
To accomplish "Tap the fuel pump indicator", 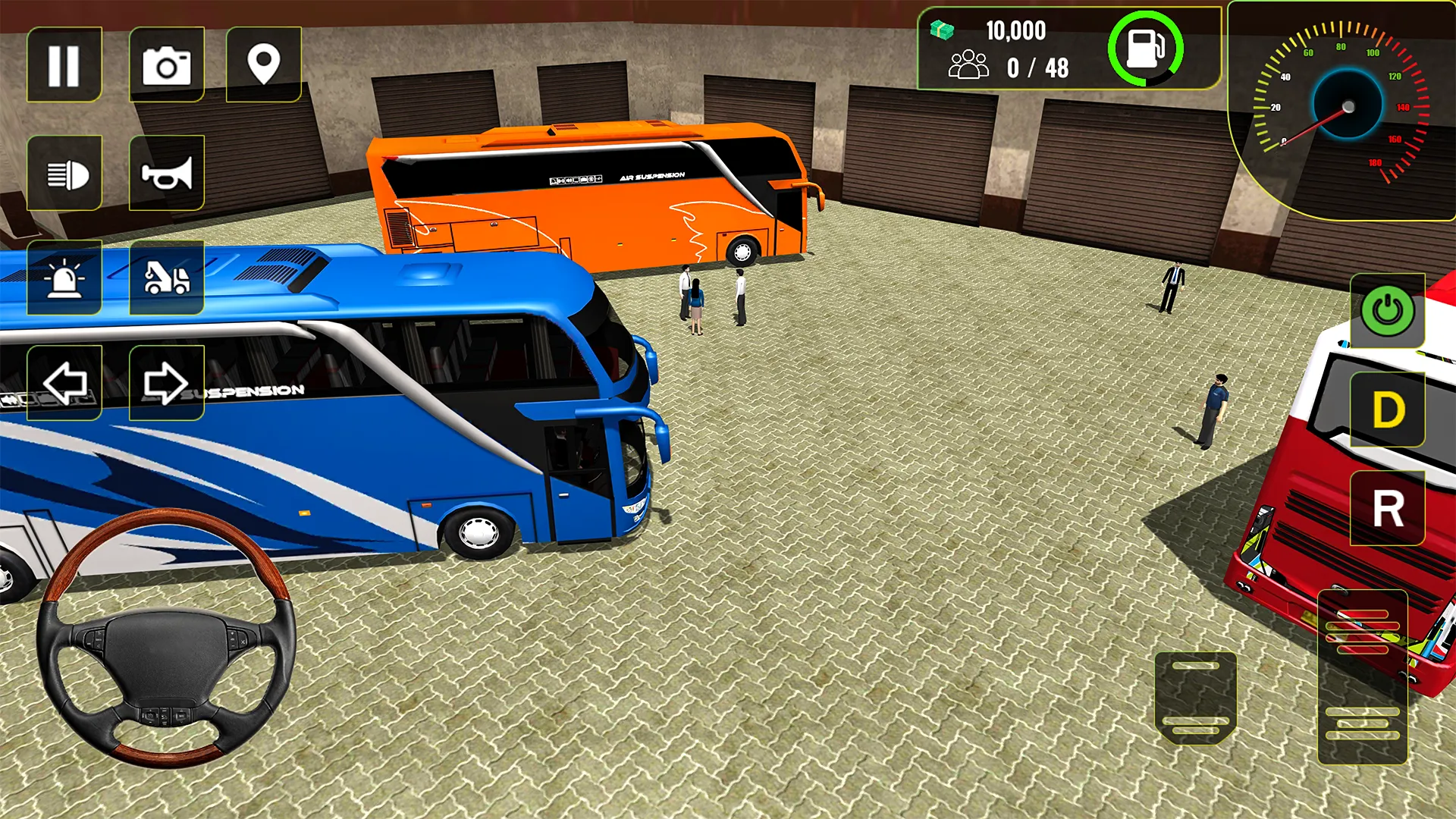I will [1146, 47].
